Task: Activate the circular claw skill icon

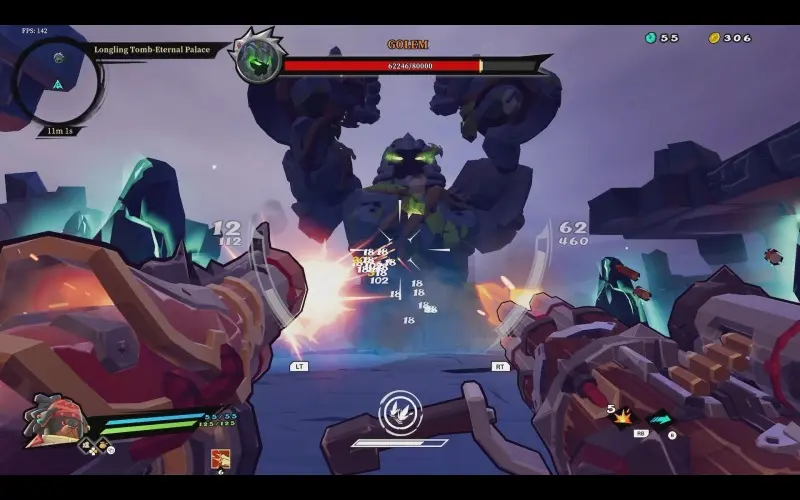Action: point(400,411)
